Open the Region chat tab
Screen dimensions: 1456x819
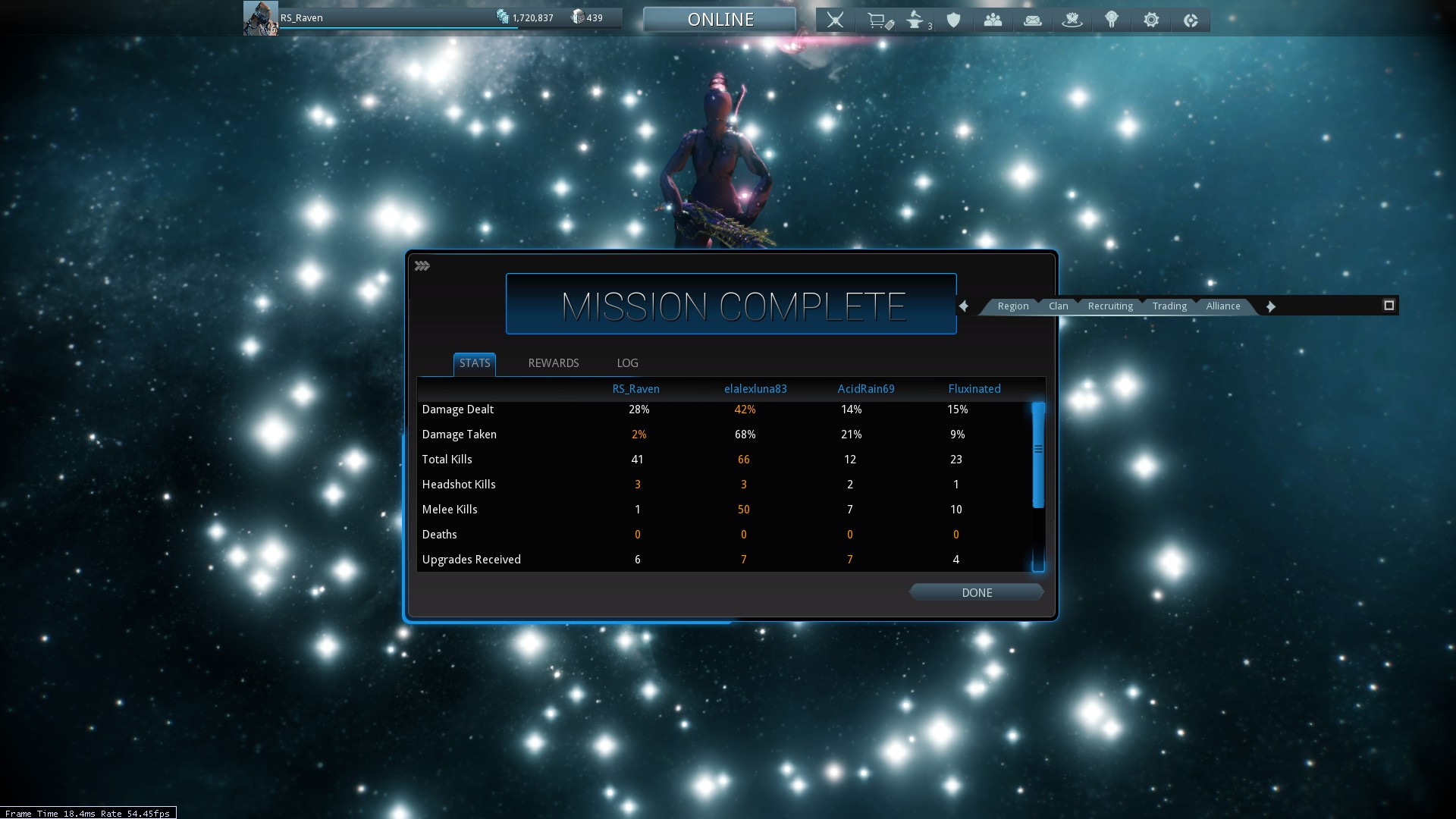pos(1012,306)
